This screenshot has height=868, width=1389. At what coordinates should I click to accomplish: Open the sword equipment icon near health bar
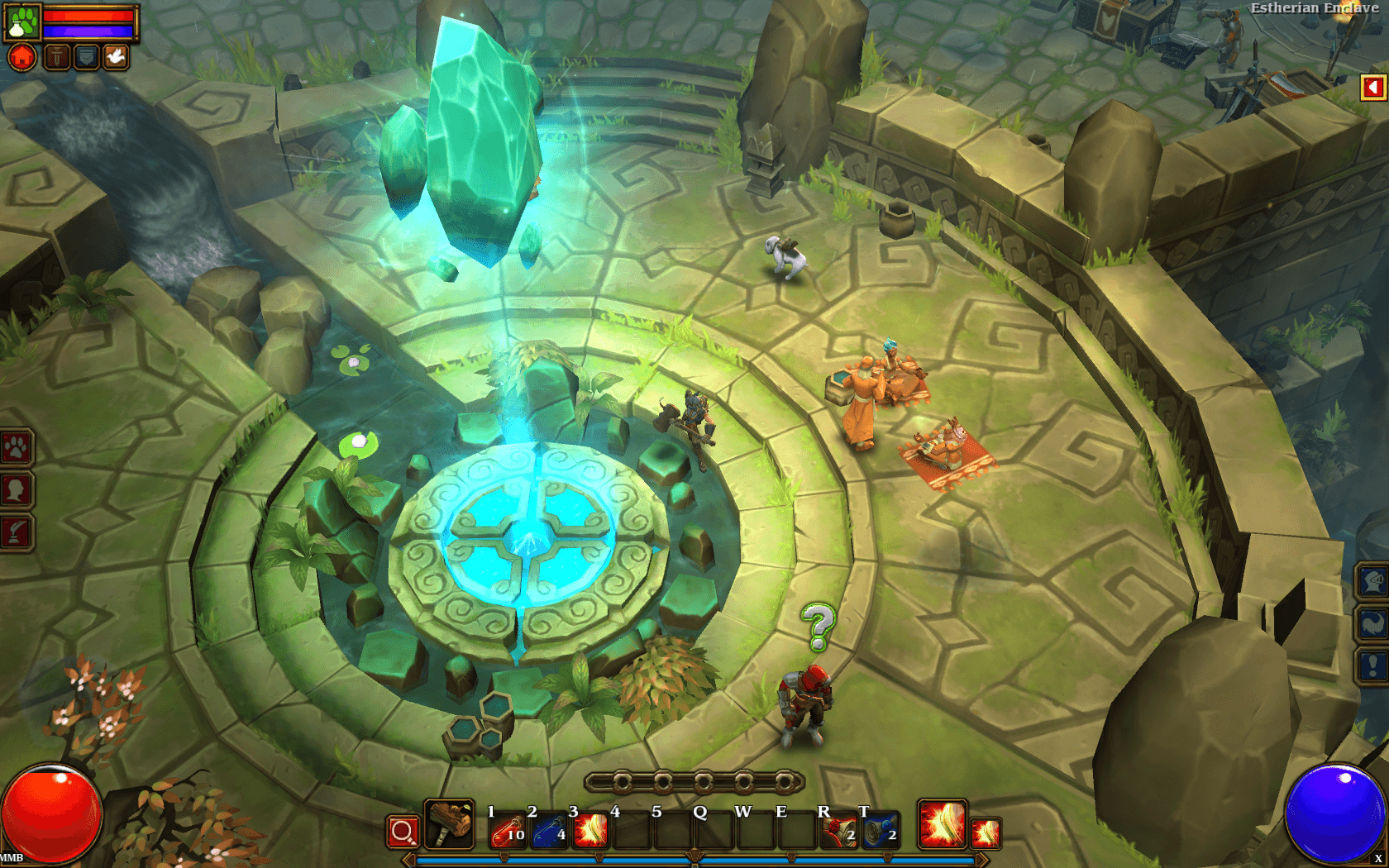55,58
